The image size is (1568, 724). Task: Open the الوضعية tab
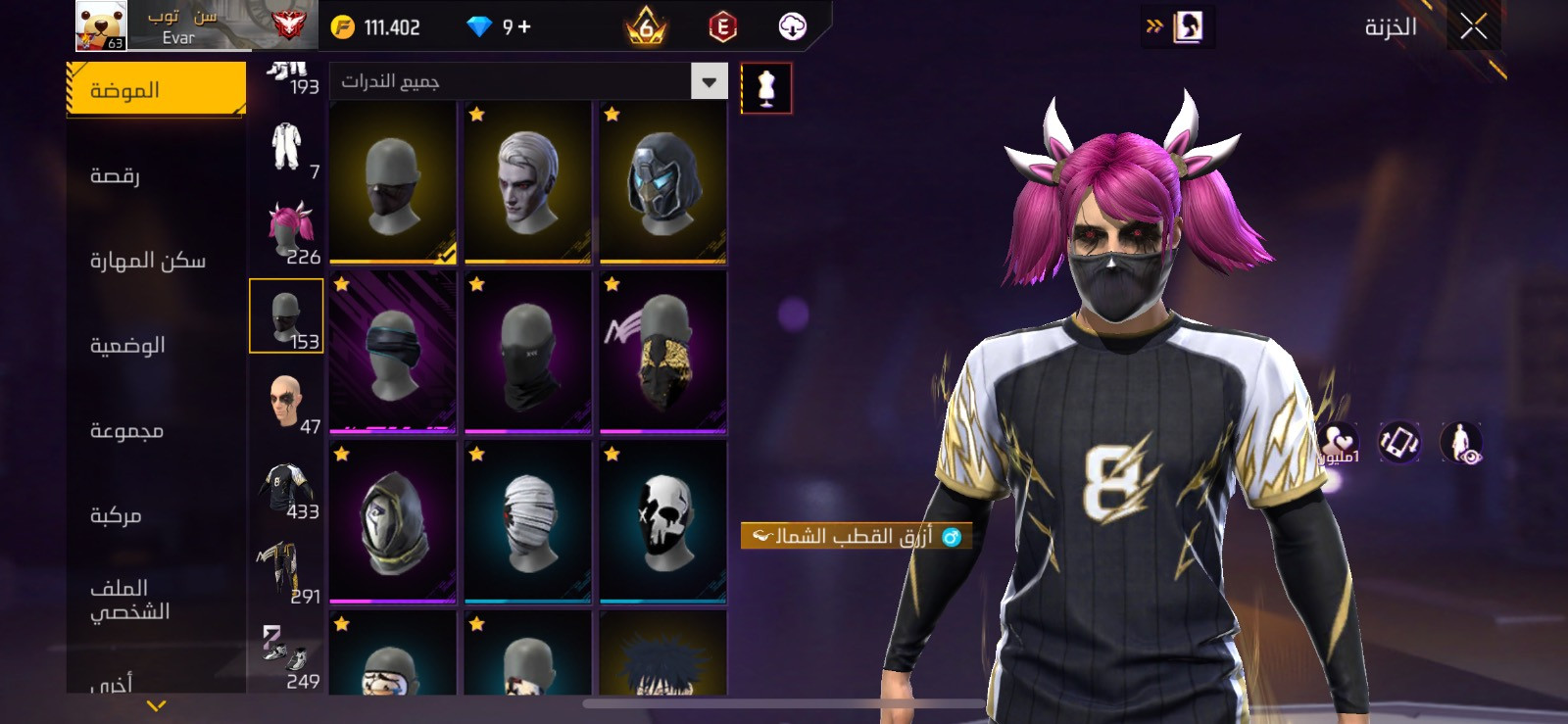127,345
